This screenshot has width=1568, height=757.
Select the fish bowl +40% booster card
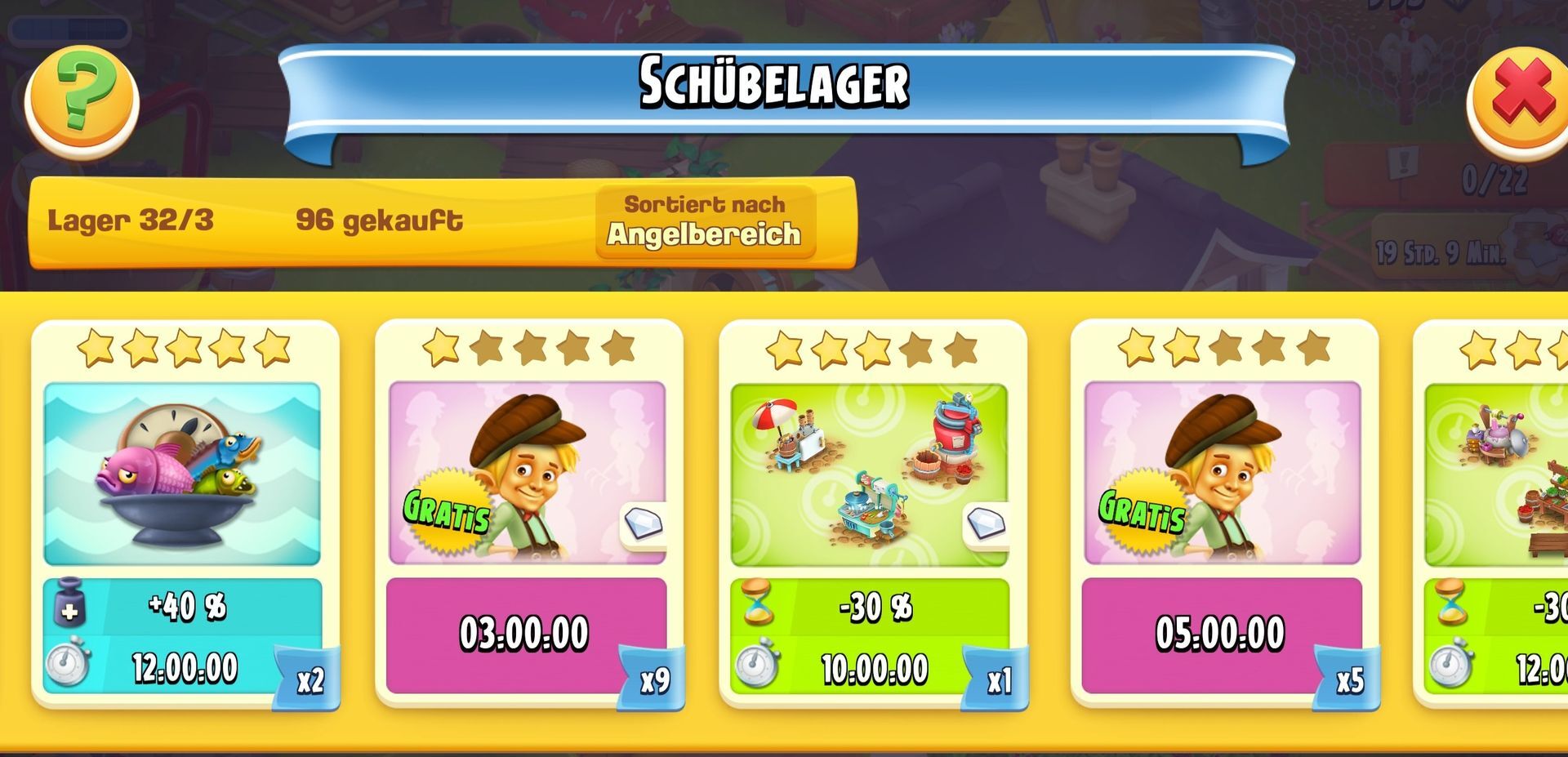click(x=185, y=514)
